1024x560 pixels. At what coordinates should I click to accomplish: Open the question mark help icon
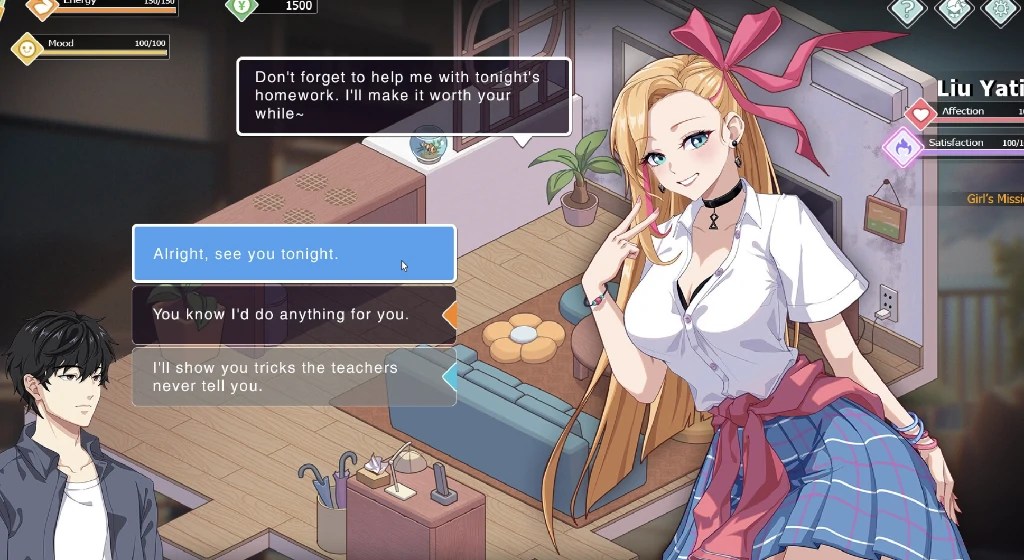906,9
